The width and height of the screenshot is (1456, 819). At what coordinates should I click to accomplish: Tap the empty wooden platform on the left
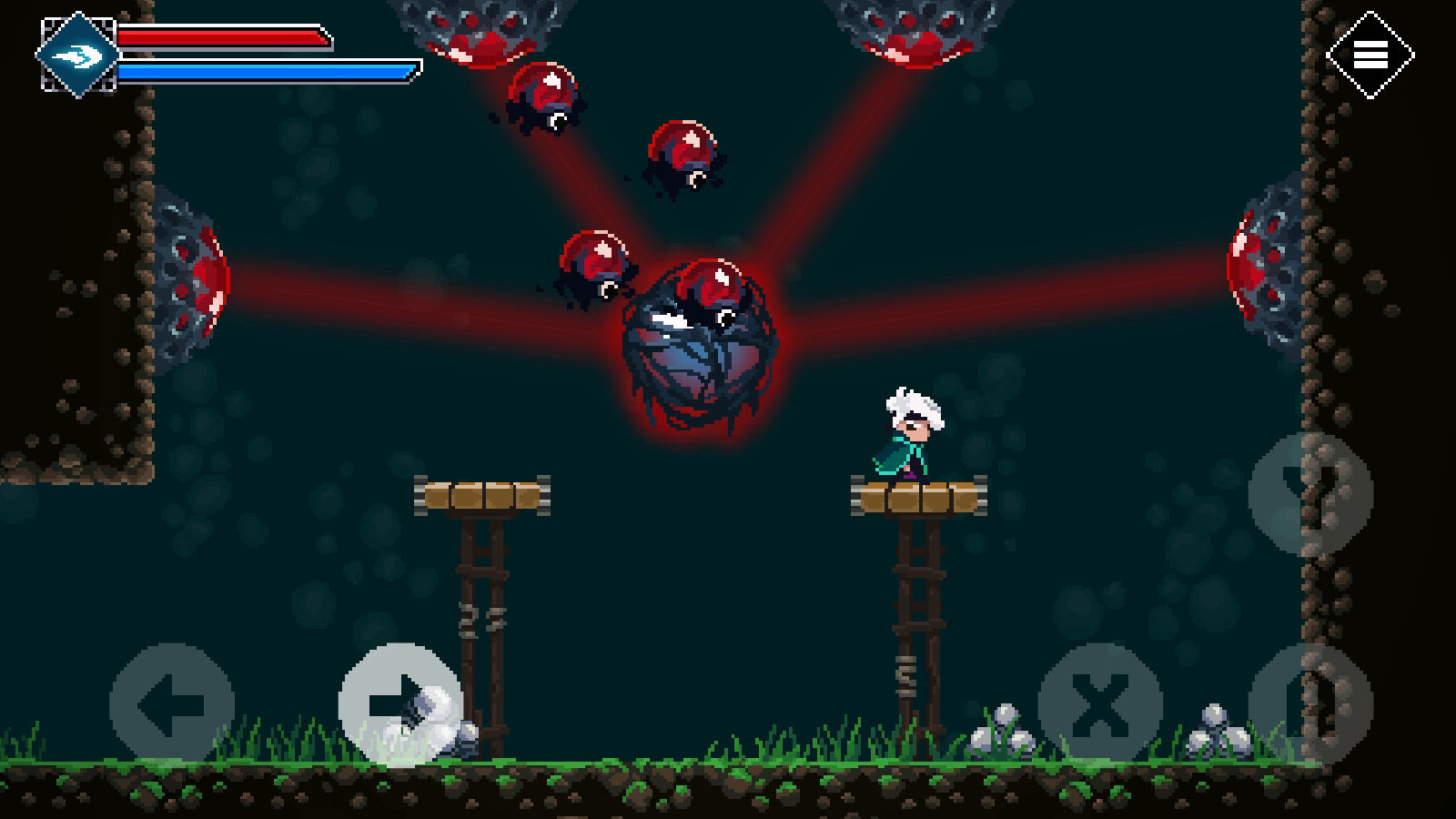482,496
